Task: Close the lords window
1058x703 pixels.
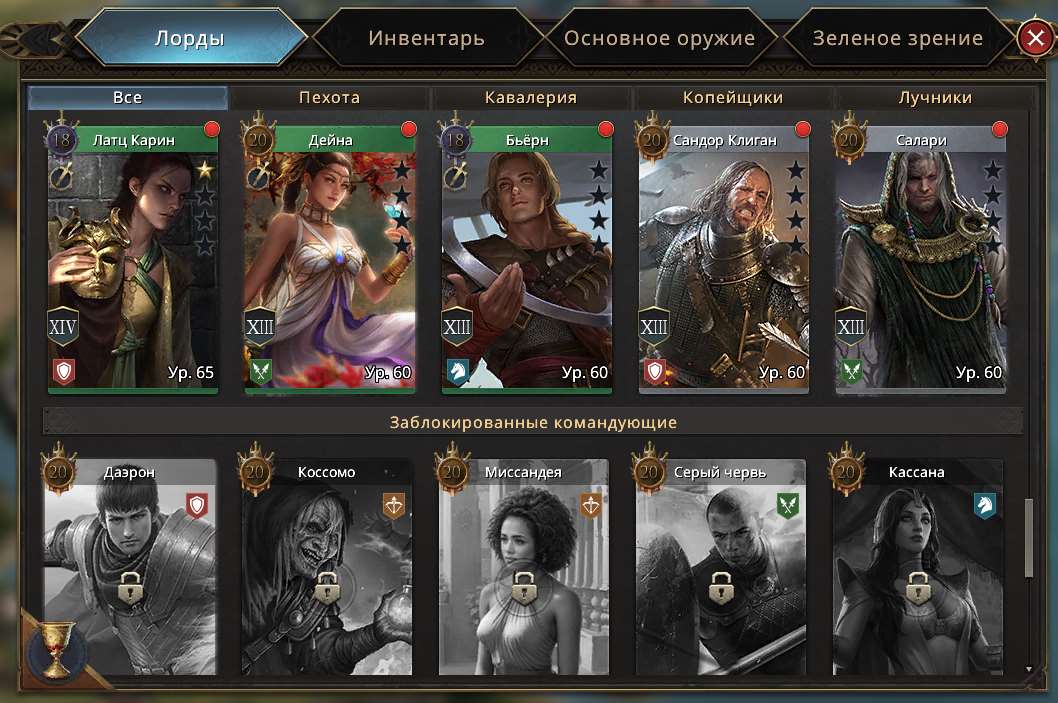Action: tap(1033, 39)
